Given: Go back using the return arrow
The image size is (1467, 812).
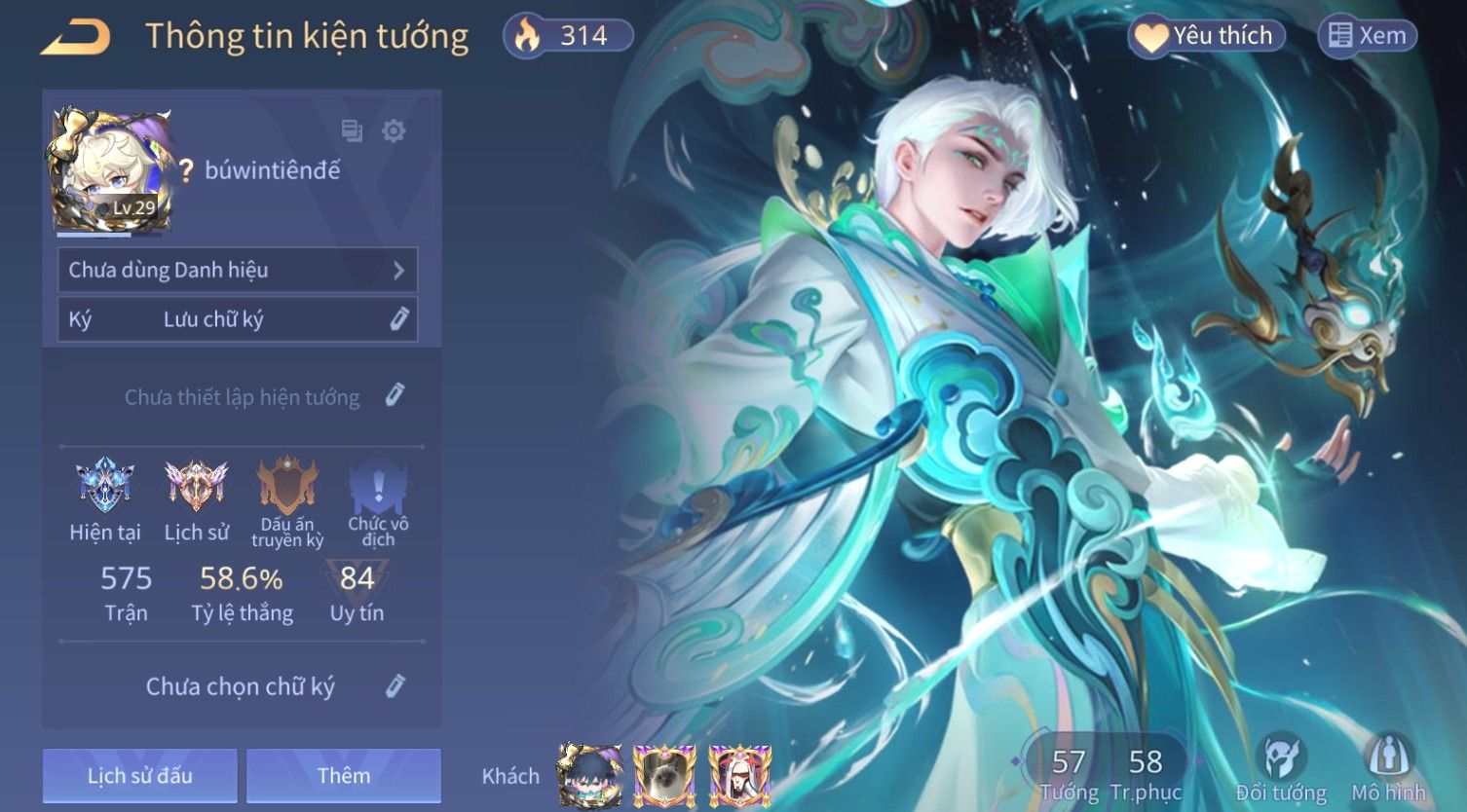Looking at the screenshot, I should click(x=75, y=37).
